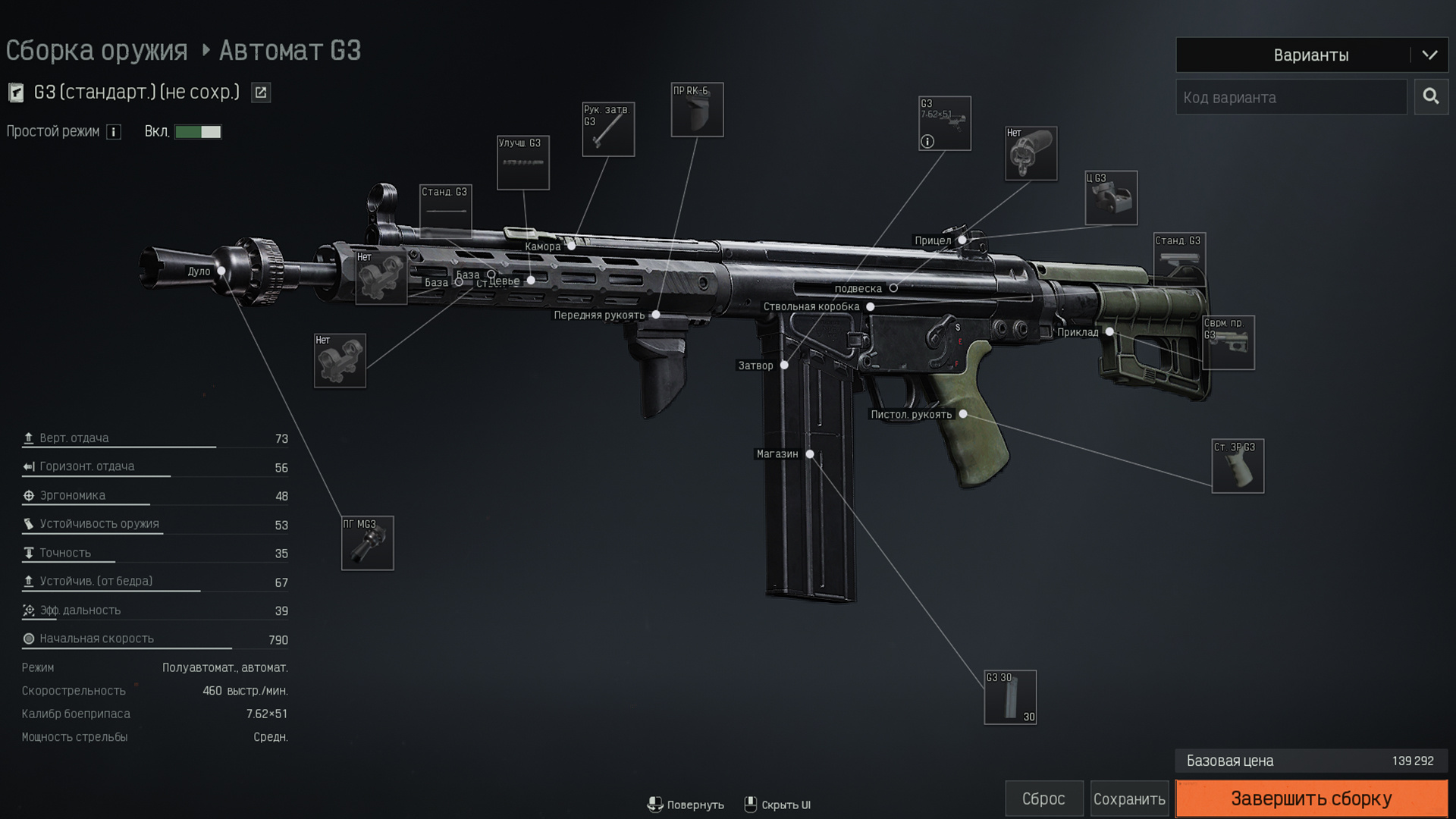This screenshot has height=819, width=1456.
Task: Toggle the Простой режим switch
Action: point(198,132)
